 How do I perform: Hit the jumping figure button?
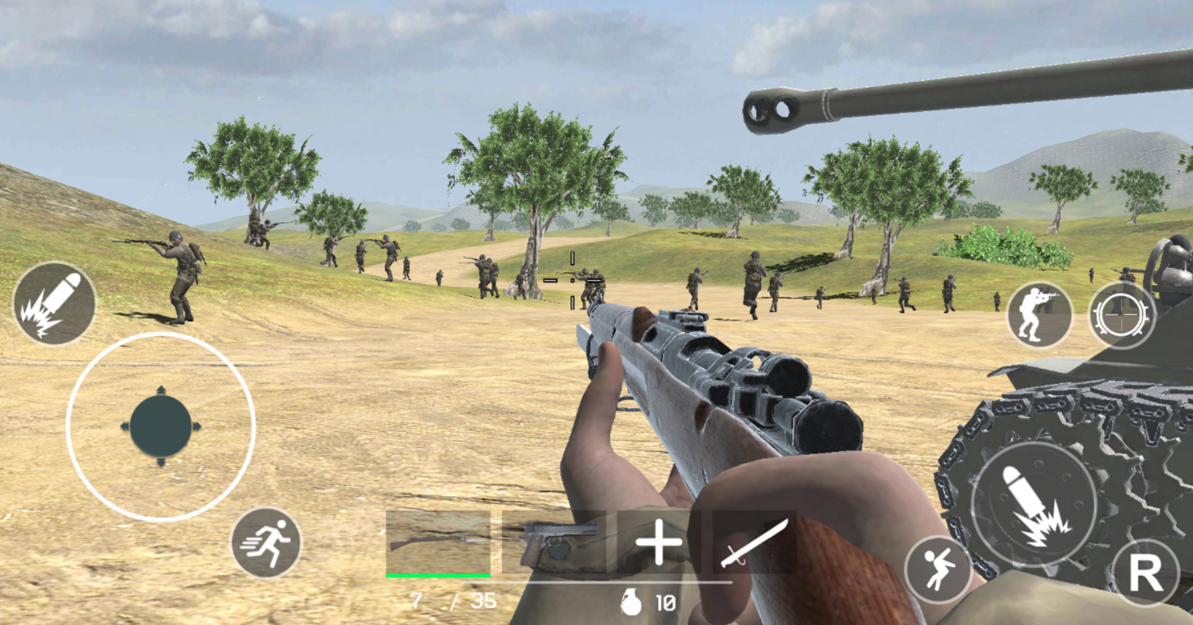938,570
